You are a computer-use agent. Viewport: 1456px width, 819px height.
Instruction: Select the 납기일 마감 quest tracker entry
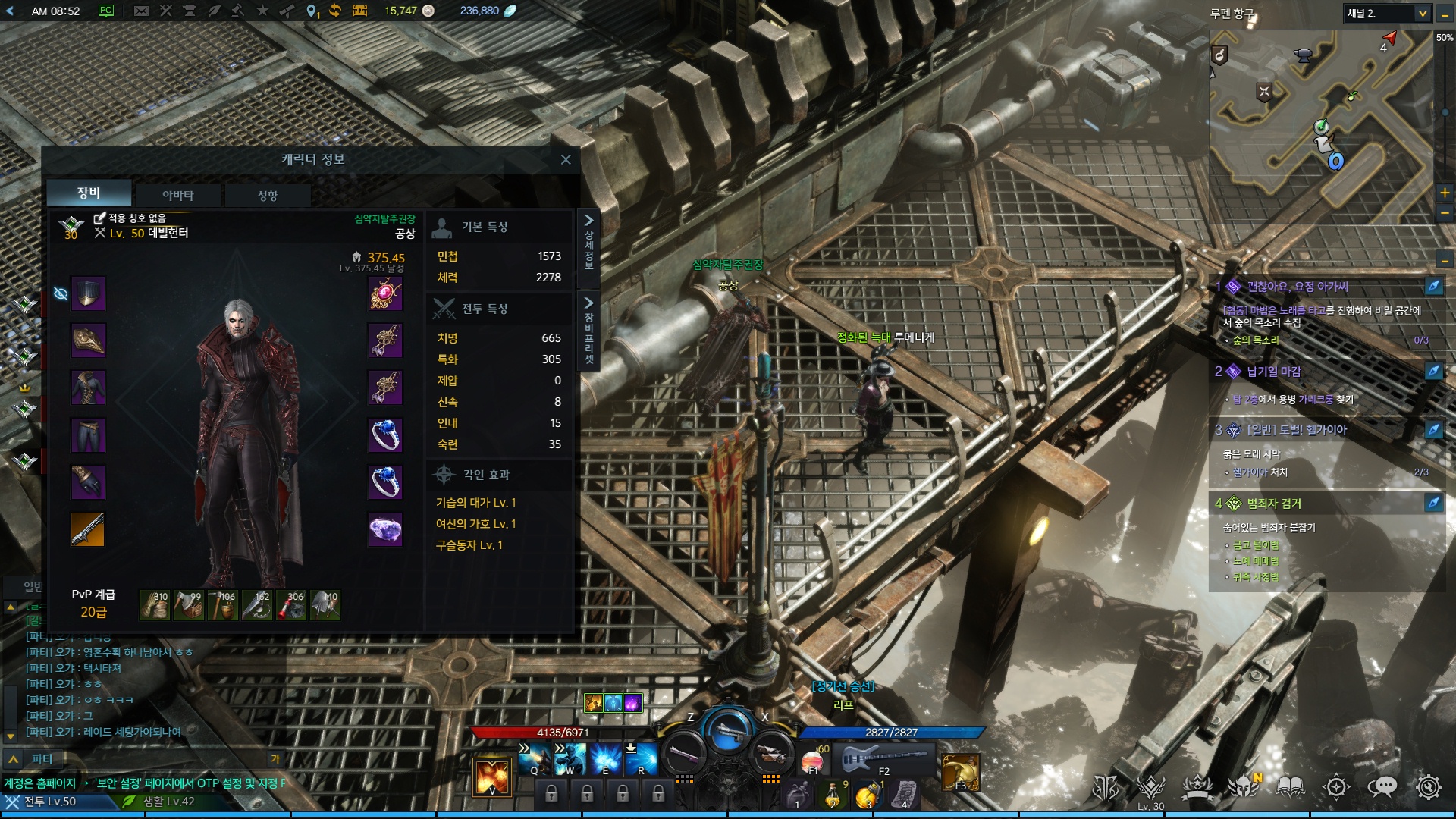click(1274, 372)
